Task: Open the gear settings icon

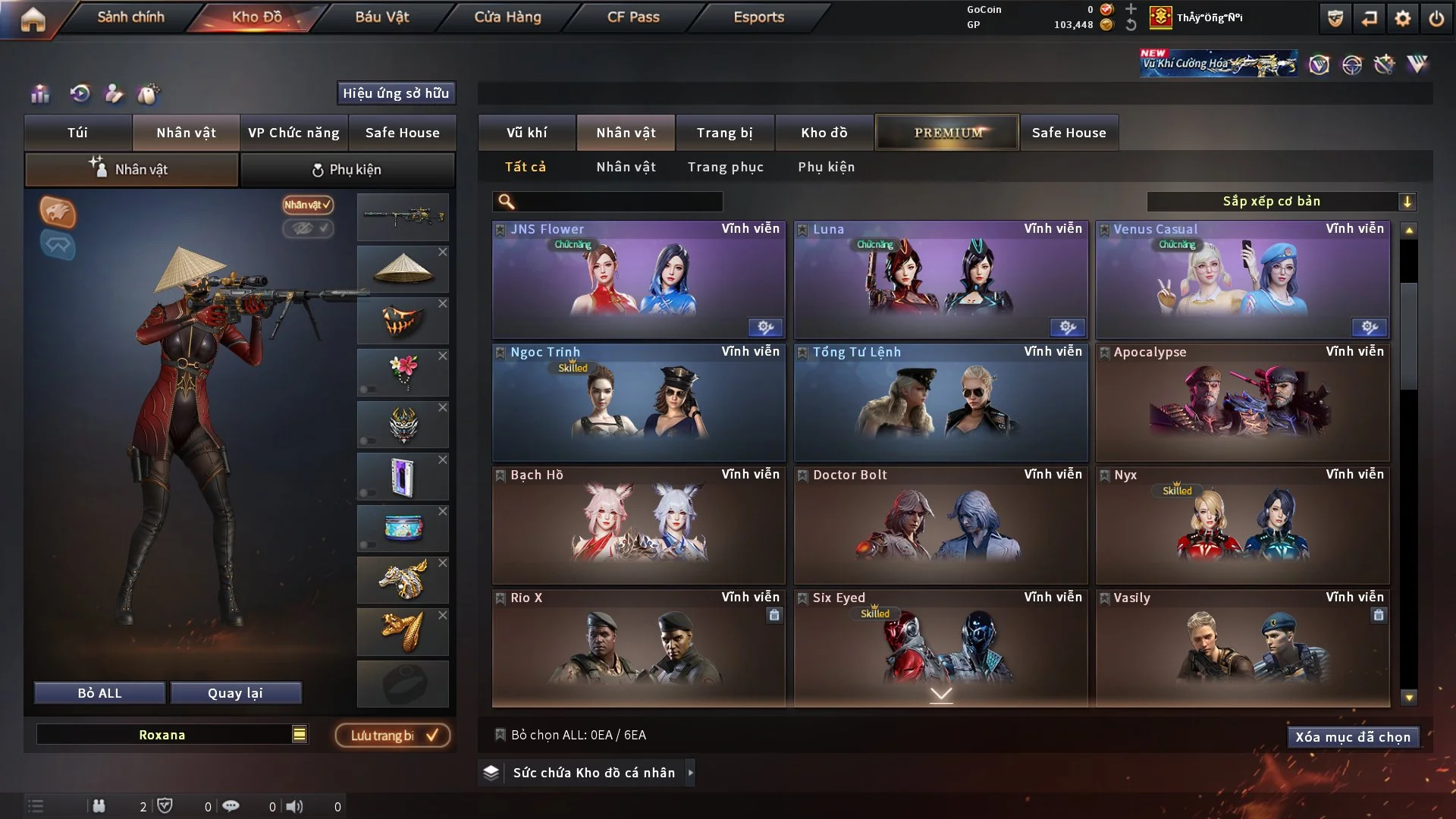Action: coord(1402,18)
